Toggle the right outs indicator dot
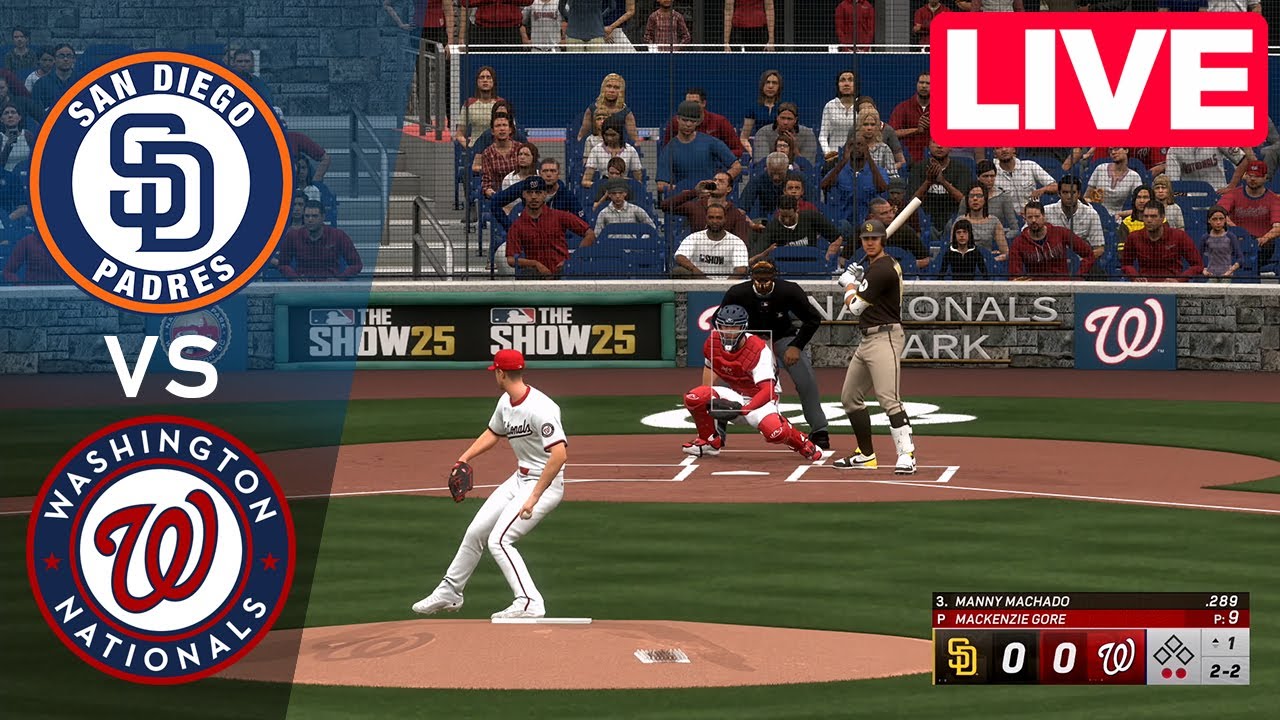 1182,671
